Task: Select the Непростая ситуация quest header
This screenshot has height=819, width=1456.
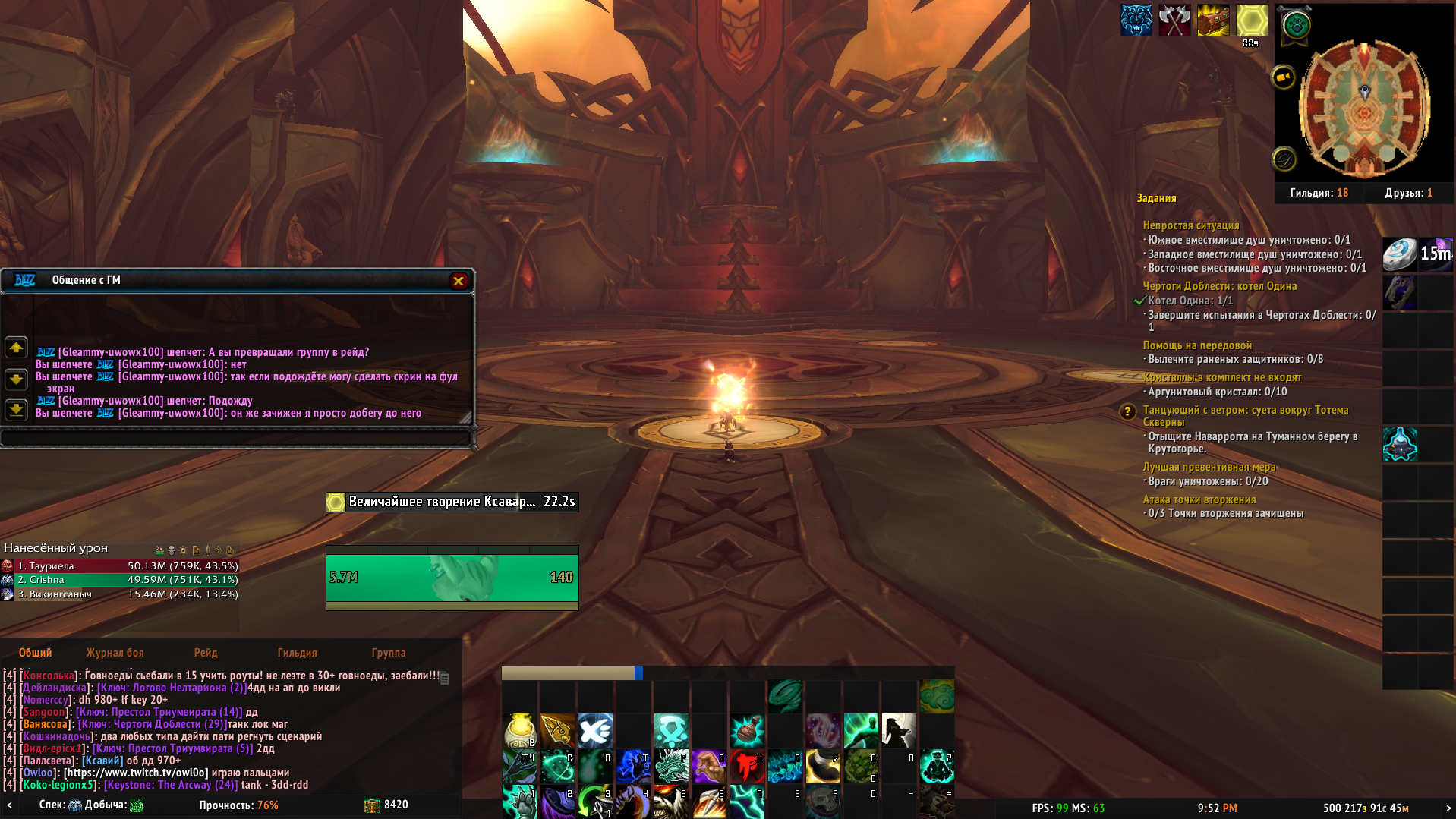Action: pos(1190,225)
